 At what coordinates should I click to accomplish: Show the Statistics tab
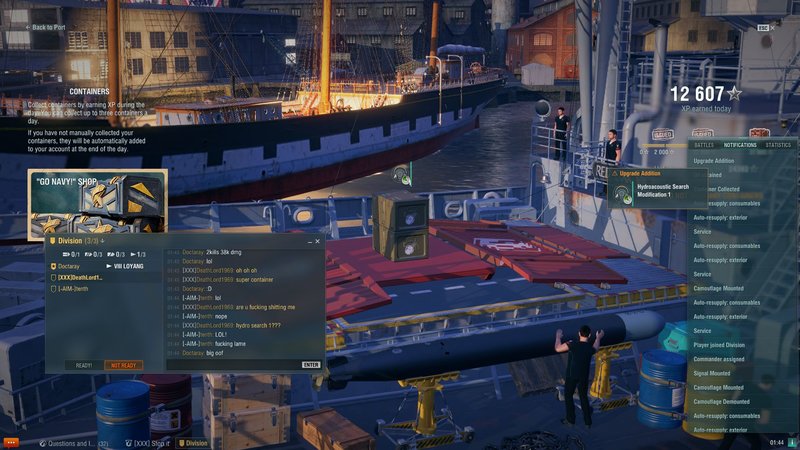[x=777, y=145]
